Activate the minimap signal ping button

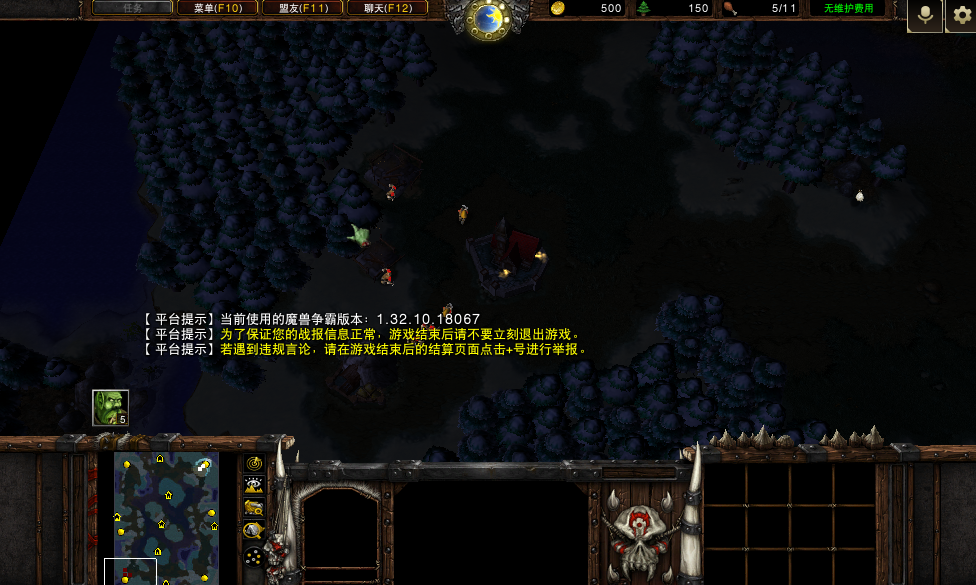click(254, 463)
